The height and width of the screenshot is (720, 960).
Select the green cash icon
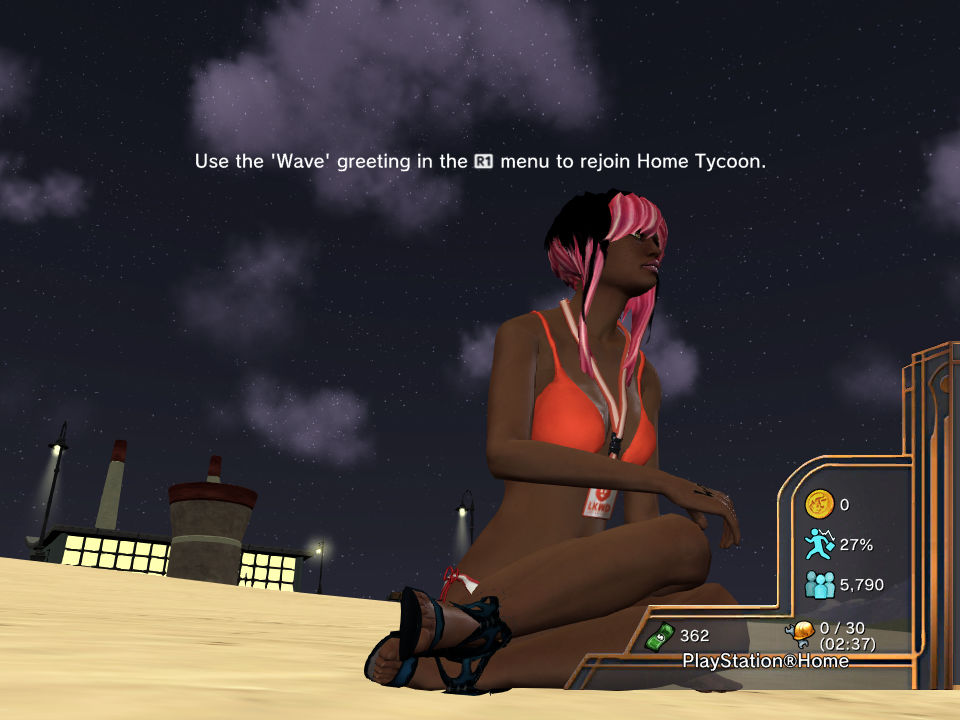(x=660, y=634)
